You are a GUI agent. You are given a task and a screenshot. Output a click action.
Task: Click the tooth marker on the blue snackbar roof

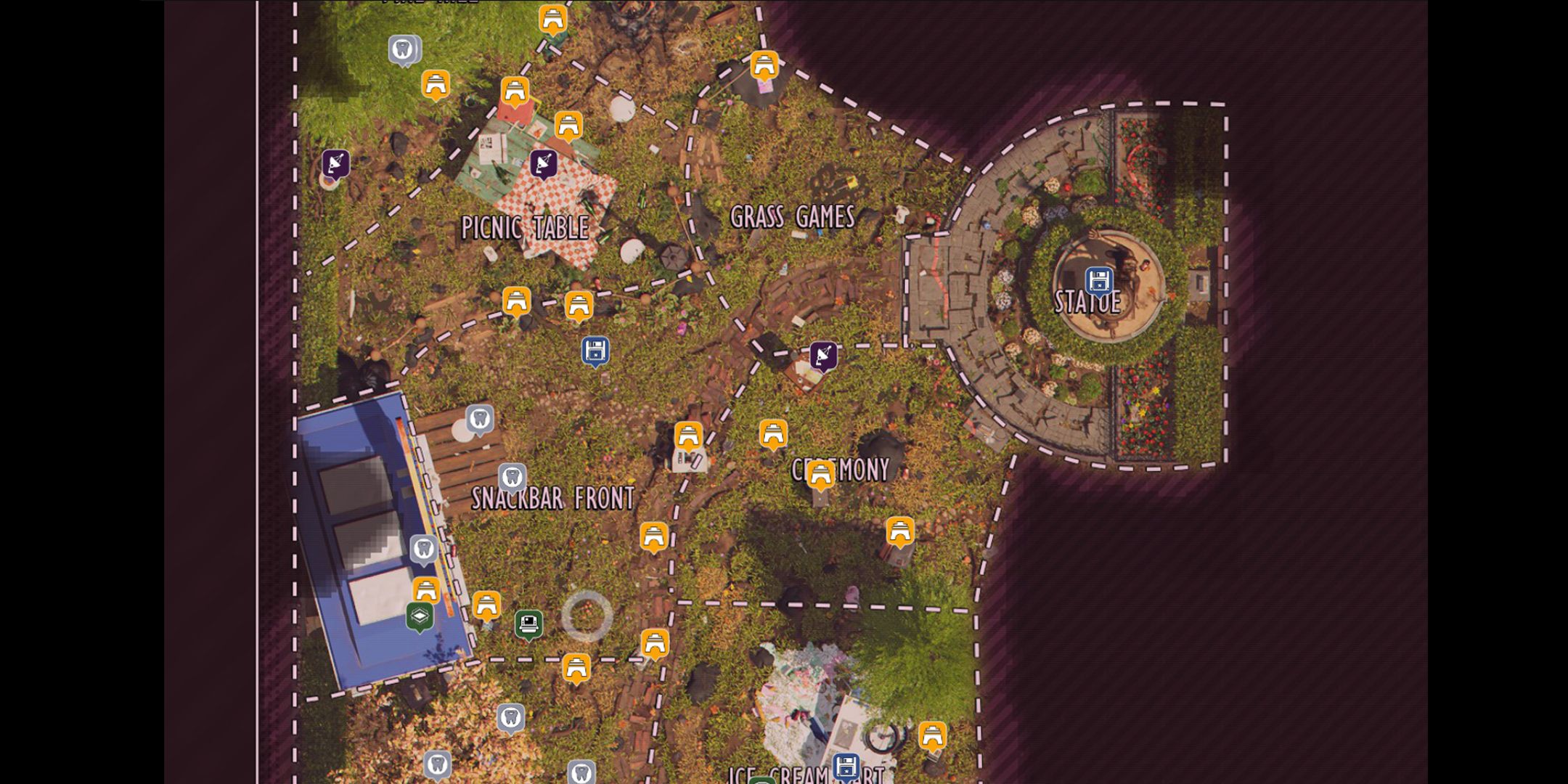pyautogui.click(x=424, y=549)
